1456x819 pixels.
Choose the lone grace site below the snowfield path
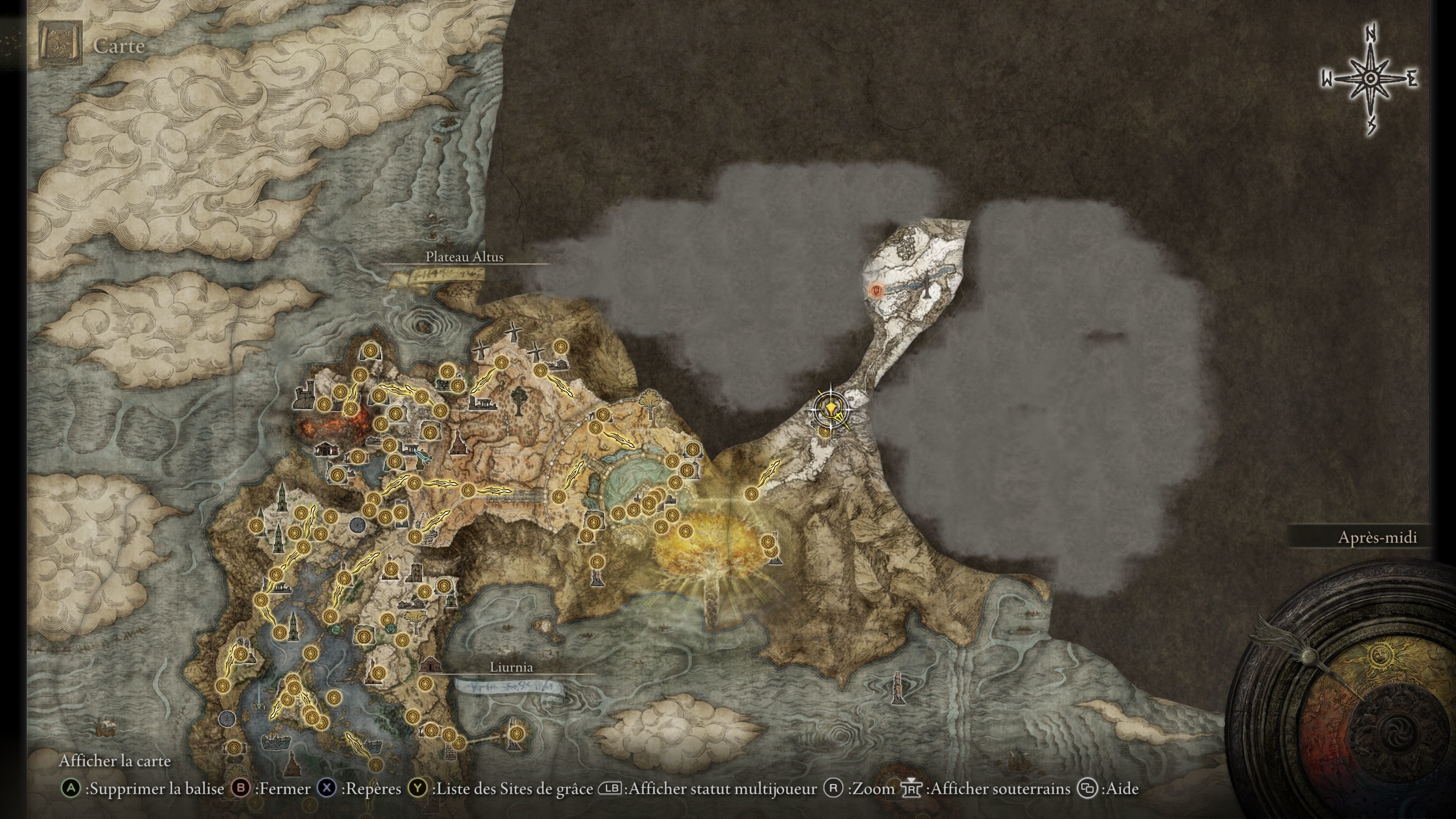[825, 431]
